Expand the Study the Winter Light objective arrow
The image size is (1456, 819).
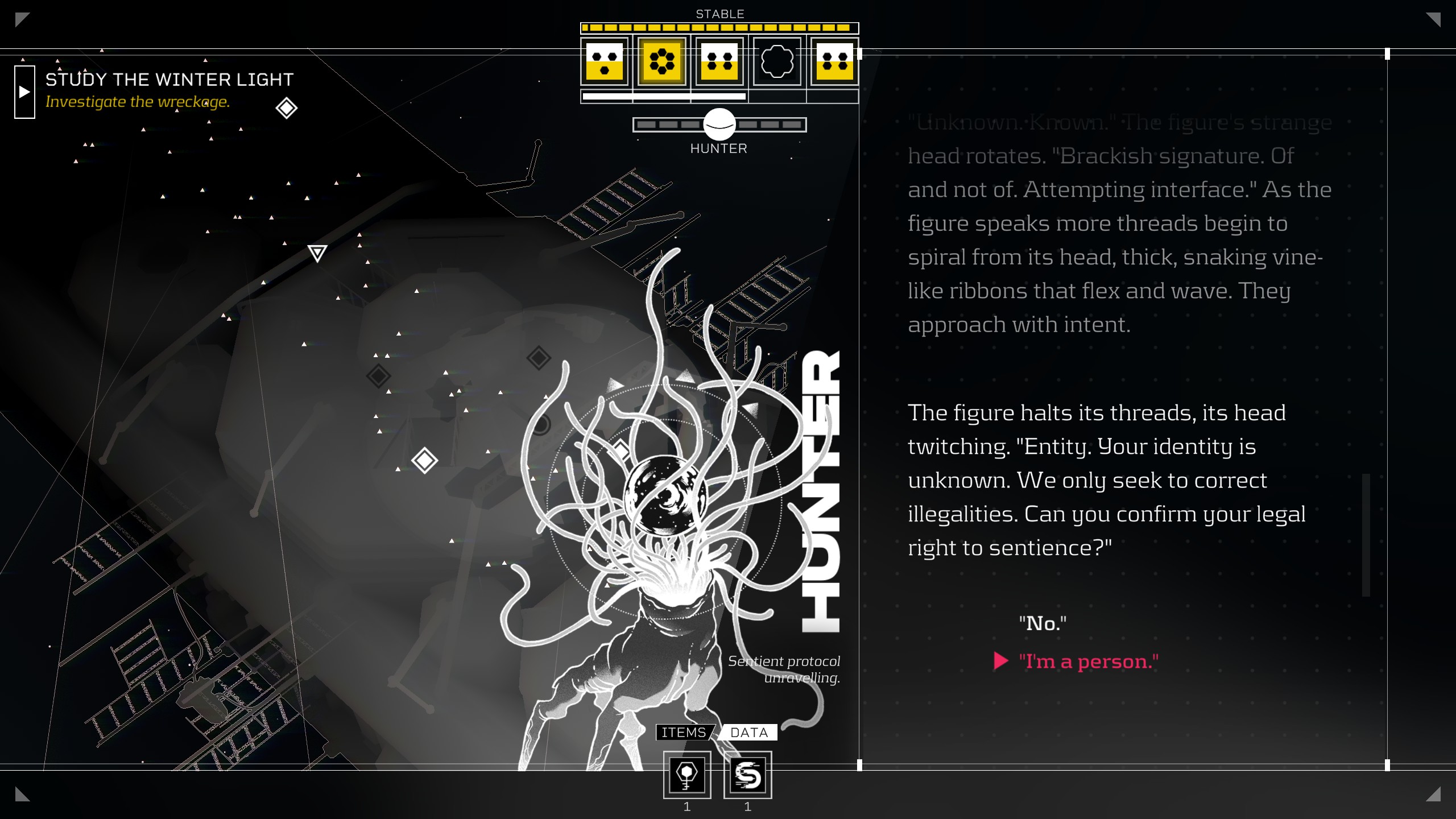pos(24,92)
